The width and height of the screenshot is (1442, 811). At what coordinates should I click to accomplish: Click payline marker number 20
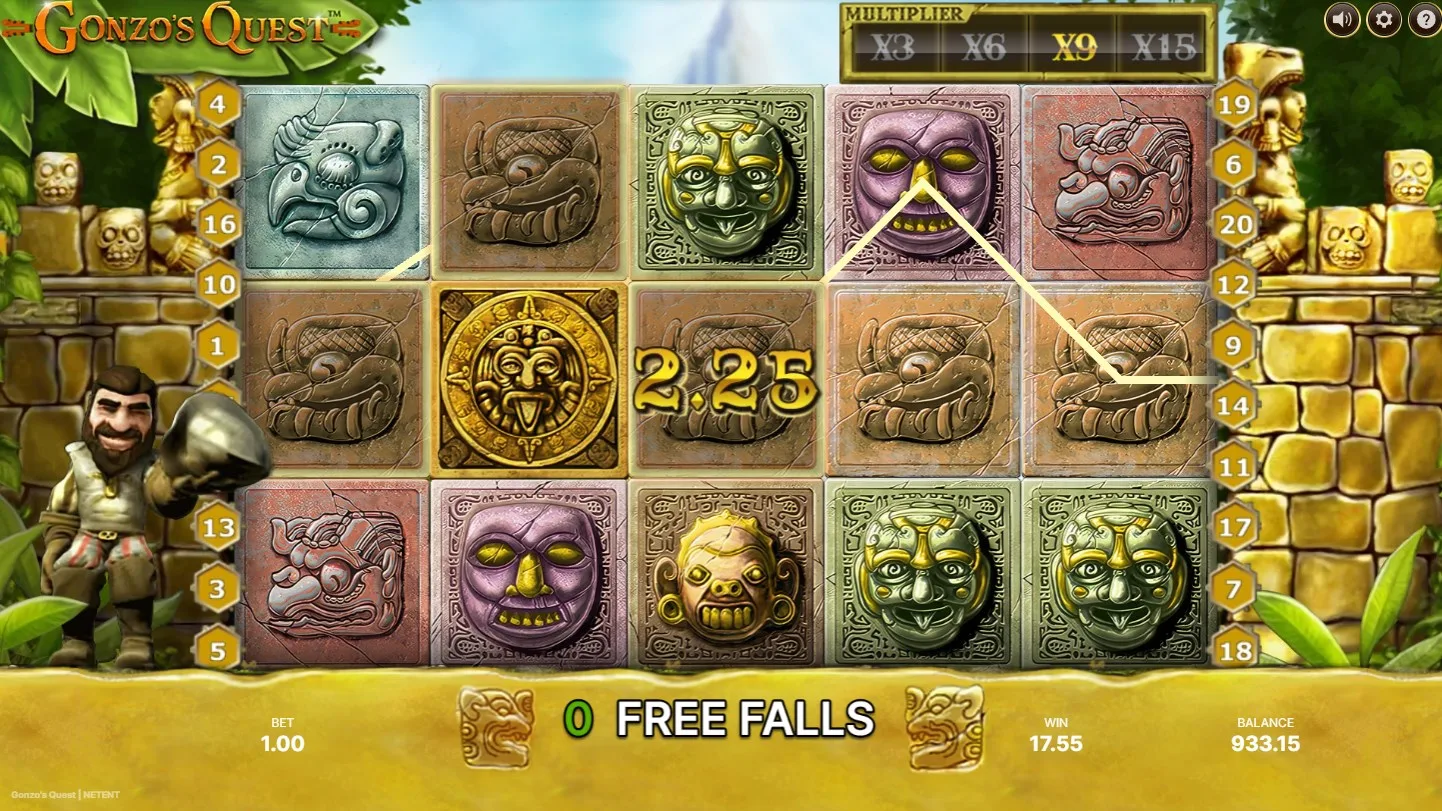[x=1236, y=224]
